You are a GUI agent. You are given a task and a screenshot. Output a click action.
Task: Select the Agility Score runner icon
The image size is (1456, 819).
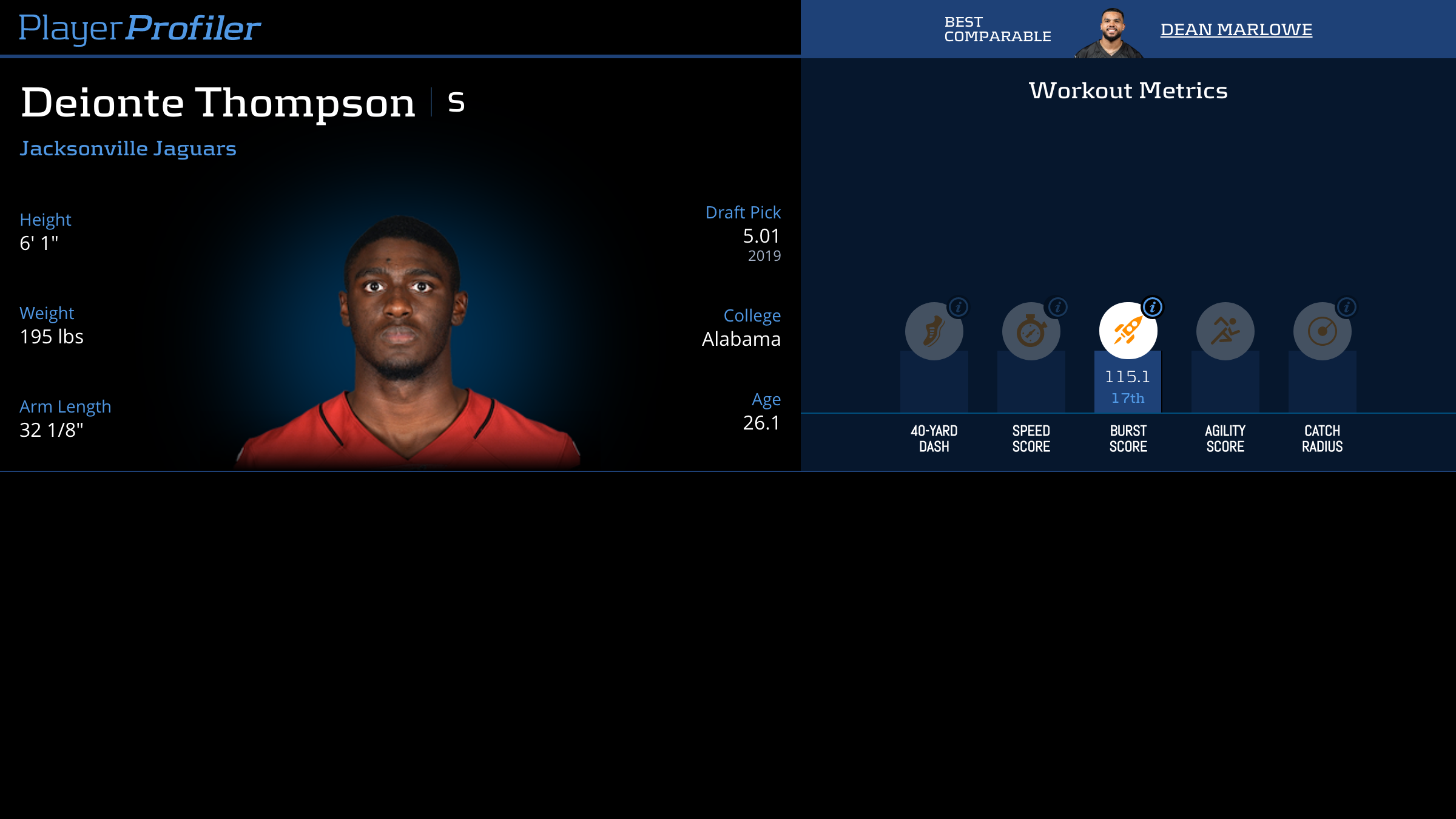(1225, 331)
